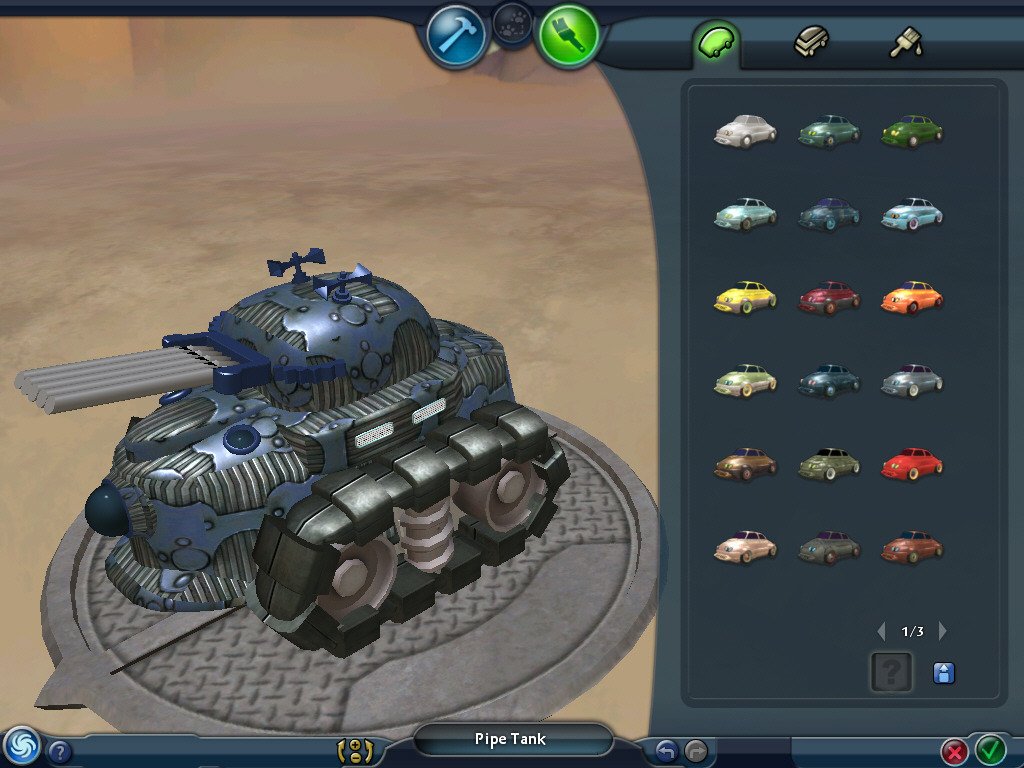Screen dimensions: 1024x768
Task: Open the green car paint styles tab
Action: [x=716, y=43]
